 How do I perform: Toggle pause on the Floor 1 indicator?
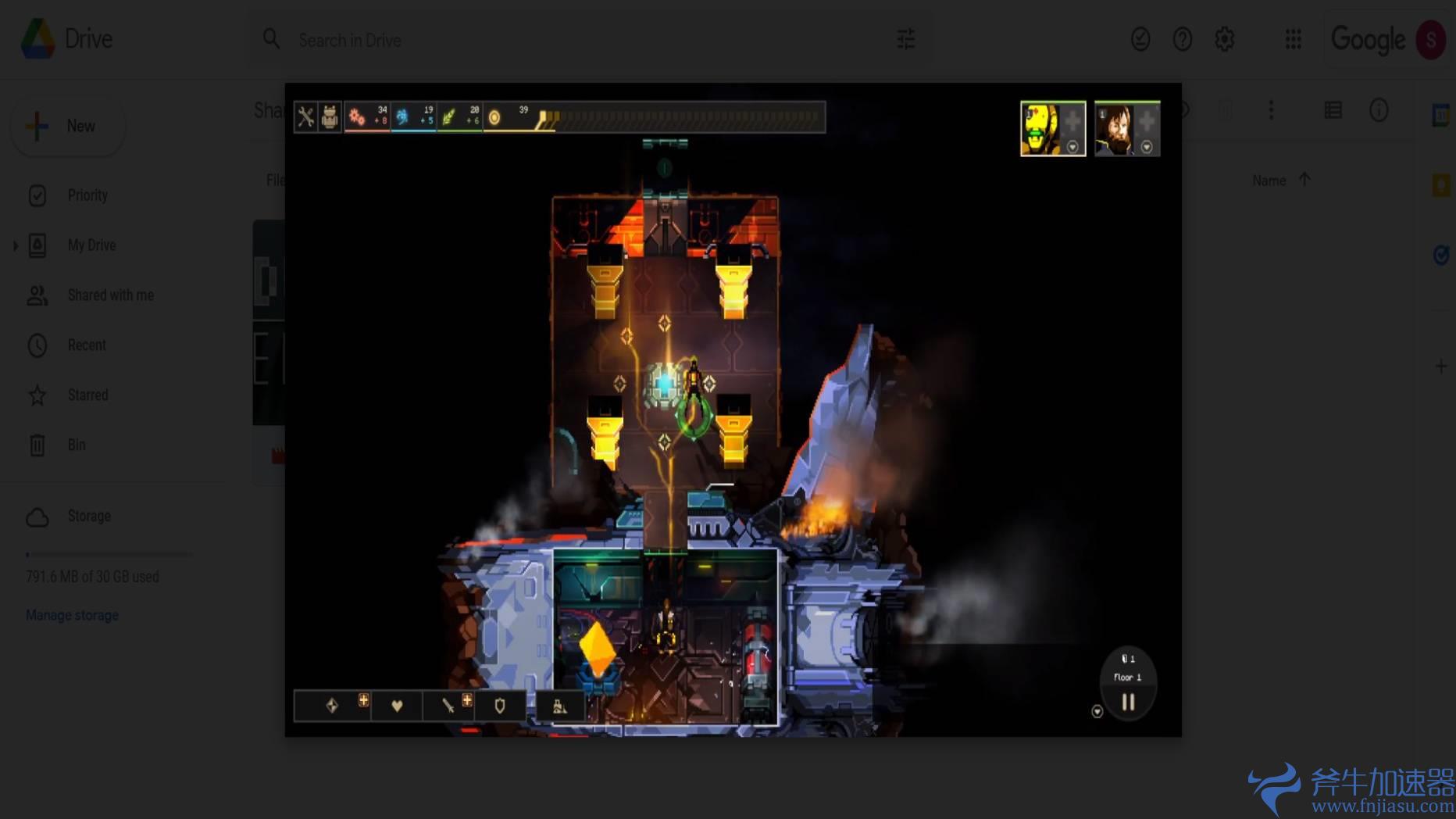click(1127, 702)
